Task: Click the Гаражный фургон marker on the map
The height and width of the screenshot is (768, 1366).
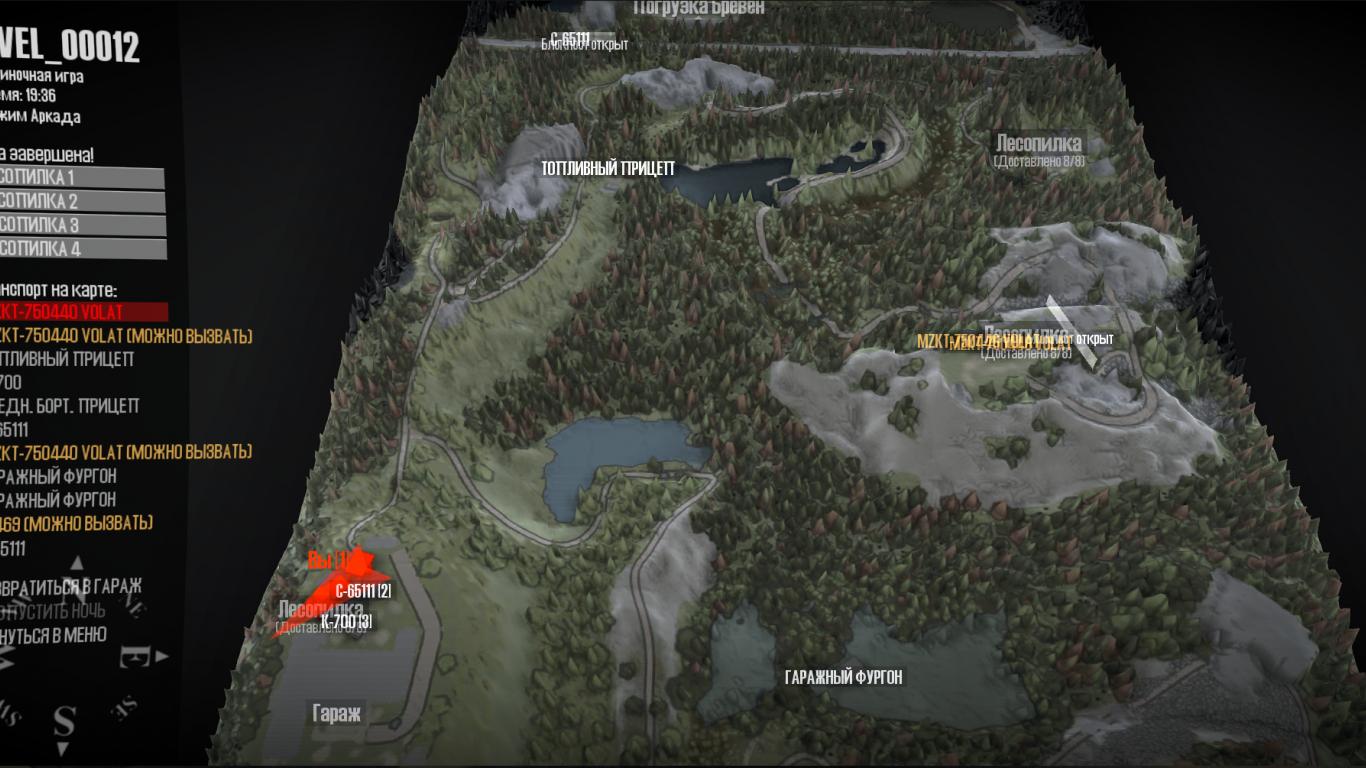Action: click(x=844, y=678)
